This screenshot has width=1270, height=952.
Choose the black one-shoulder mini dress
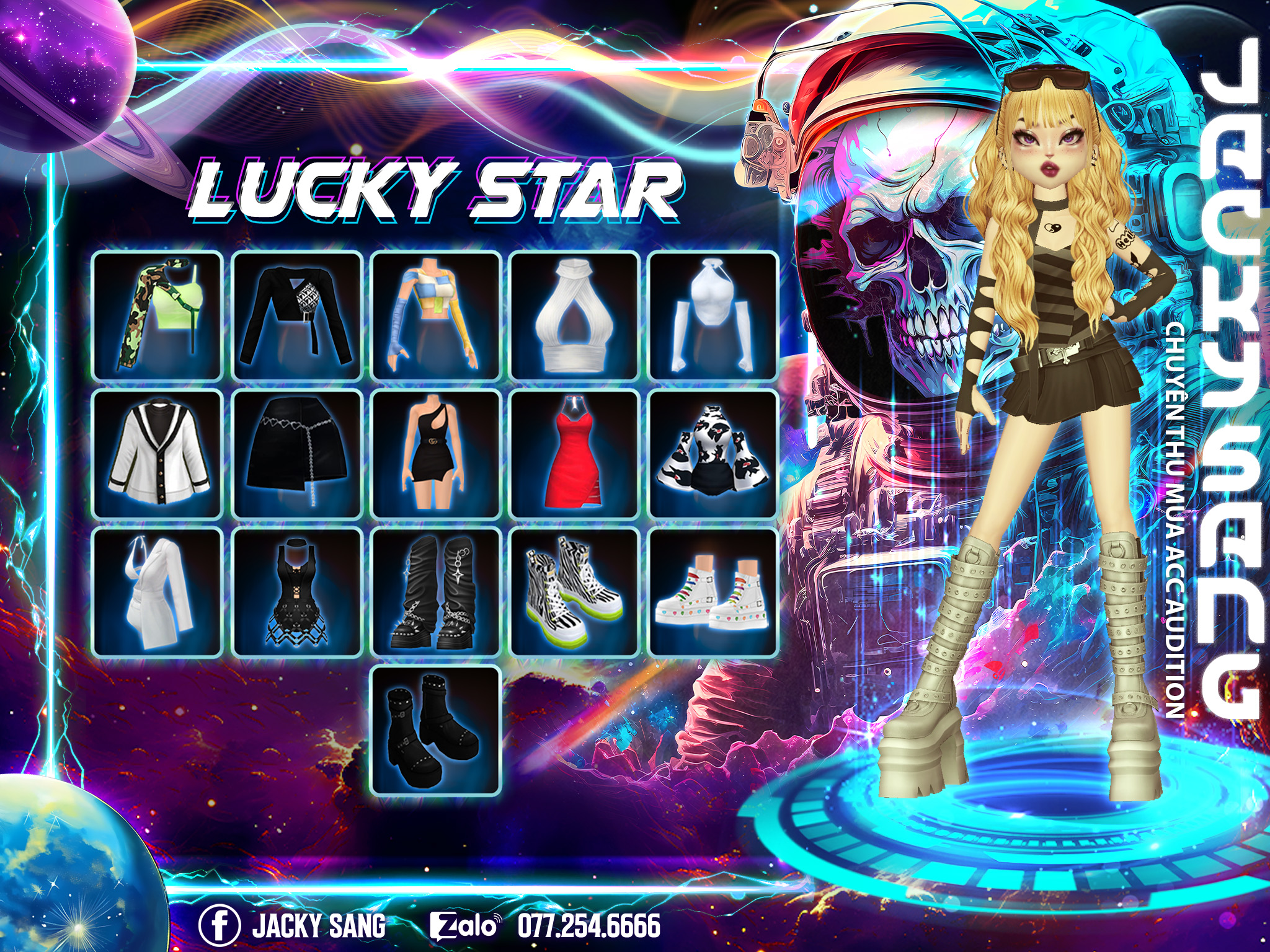coord(436,454)
